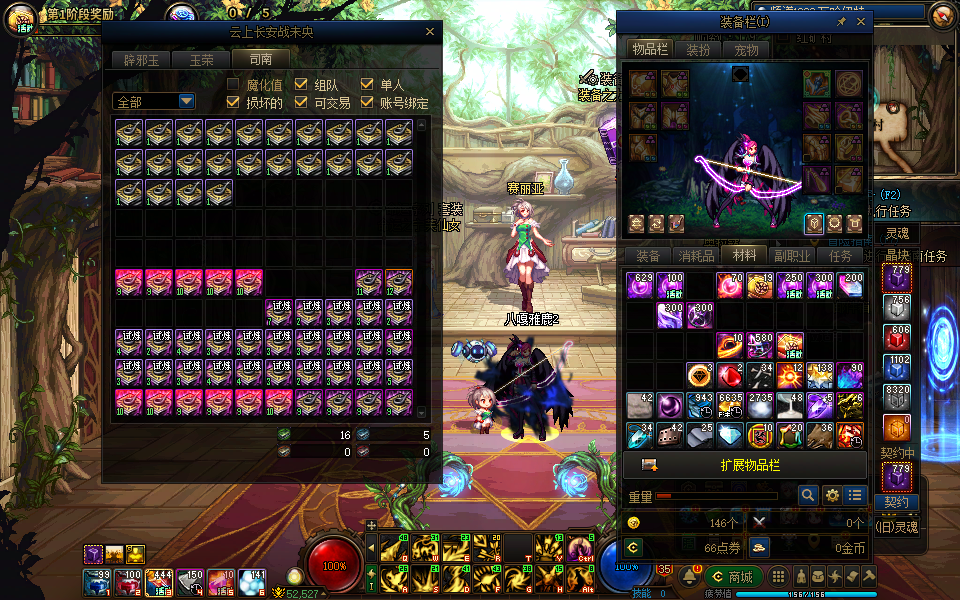The width and height of the screenshot is (960, 600).
Task: Select the 副职业 inventory tab
Action: (x=793, y=256)
